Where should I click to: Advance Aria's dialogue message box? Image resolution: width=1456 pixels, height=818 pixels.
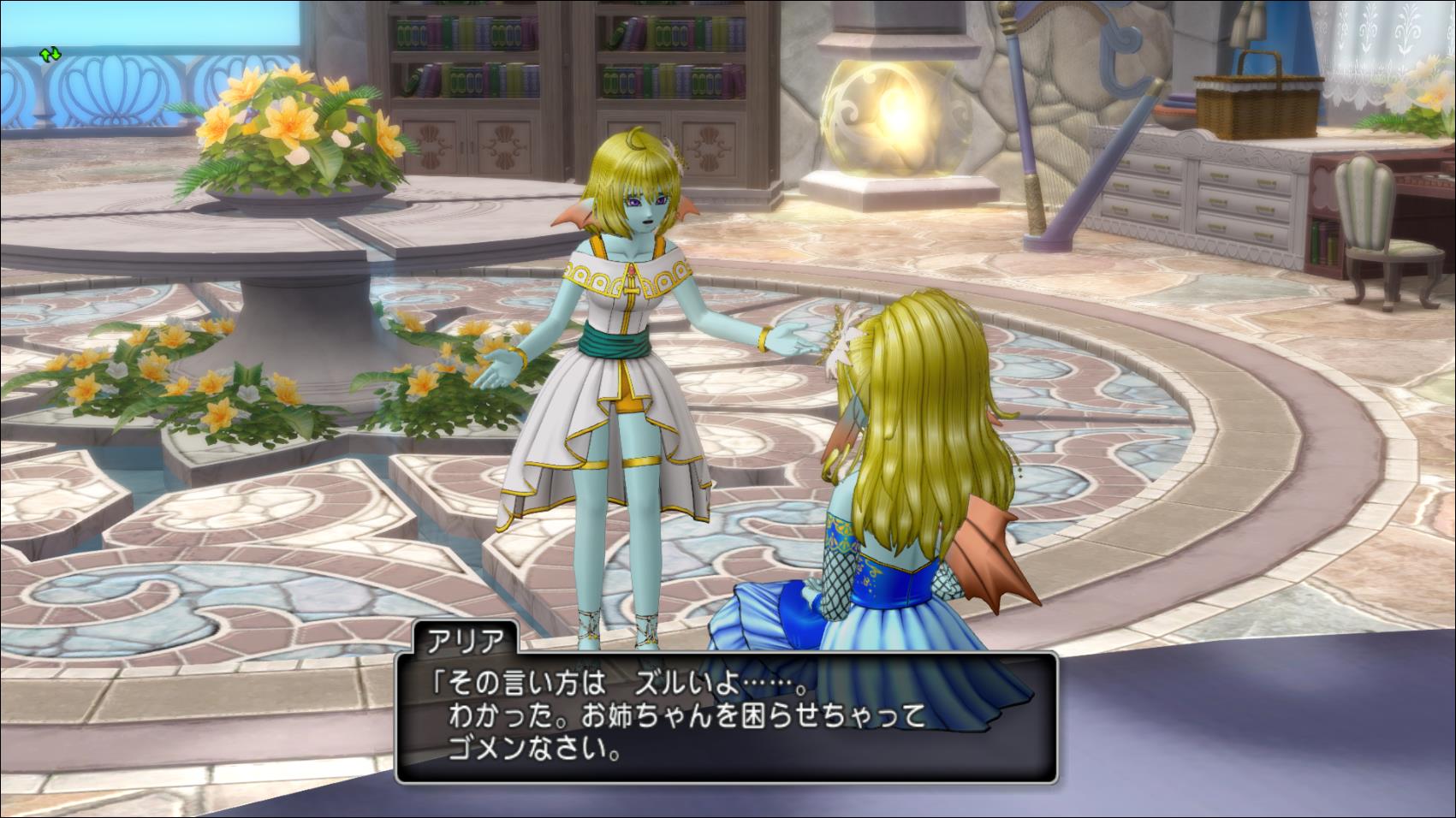tap(726, 719)
